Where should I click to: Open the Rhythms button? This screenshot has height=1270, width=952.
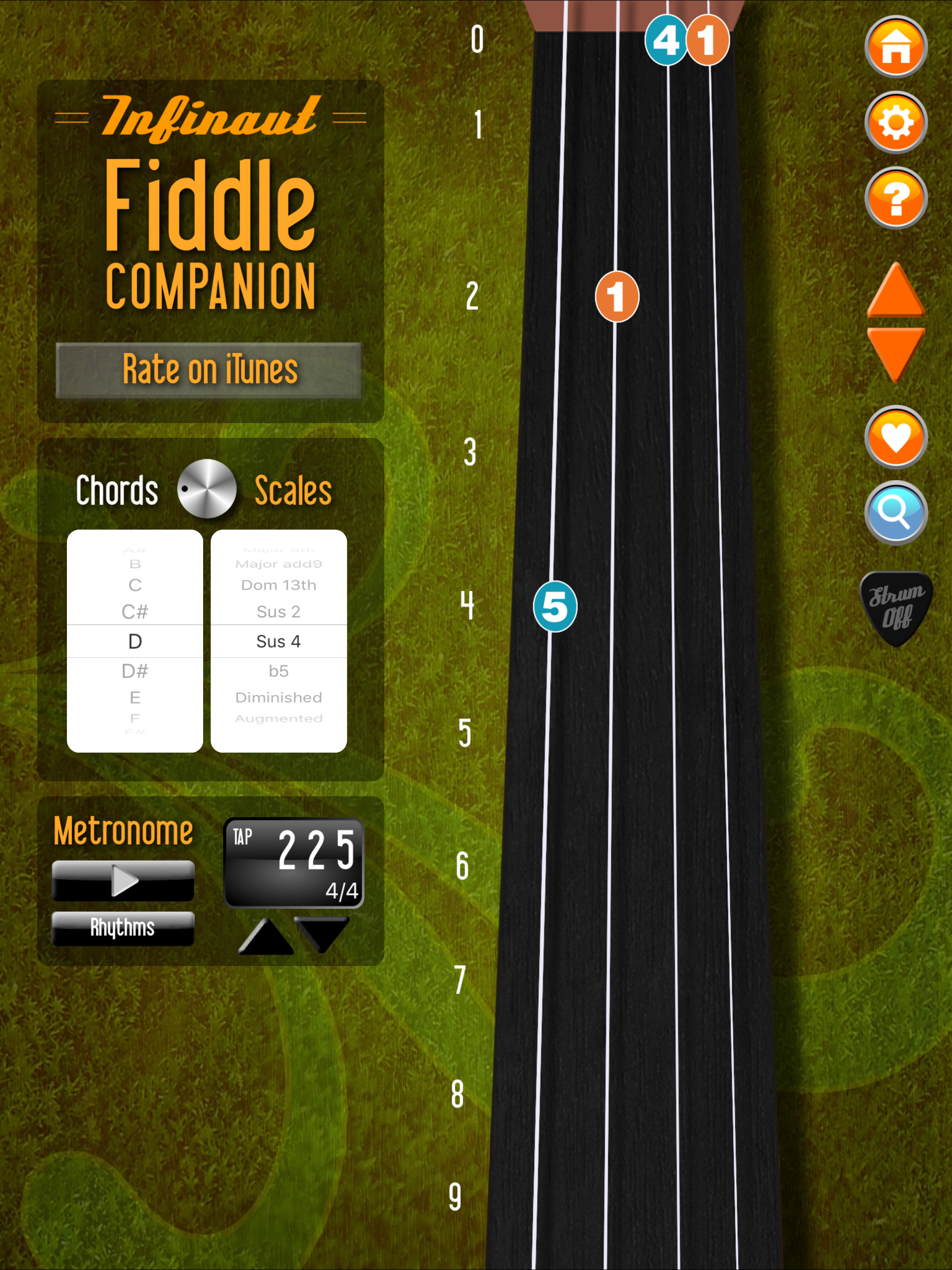[x=123, y=928]
